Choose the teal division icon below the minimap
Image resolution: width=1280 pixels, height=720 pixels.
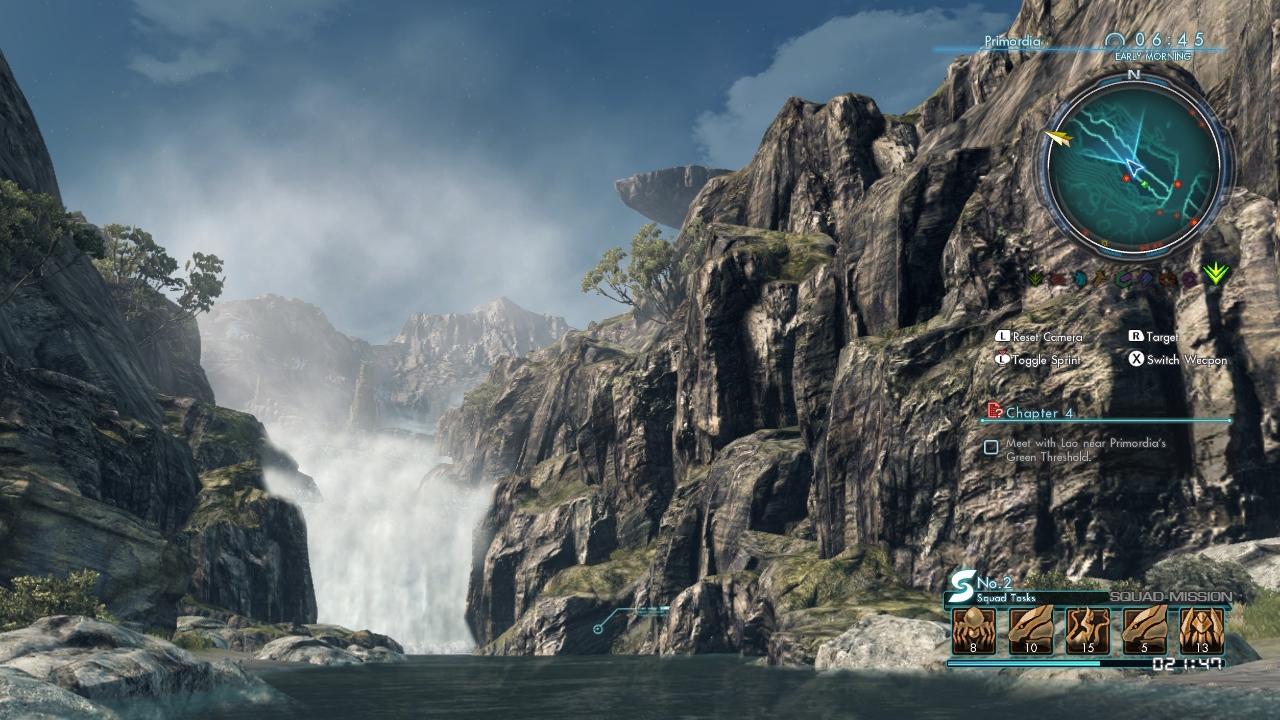pyautogui.click(x=1080, y=279)
